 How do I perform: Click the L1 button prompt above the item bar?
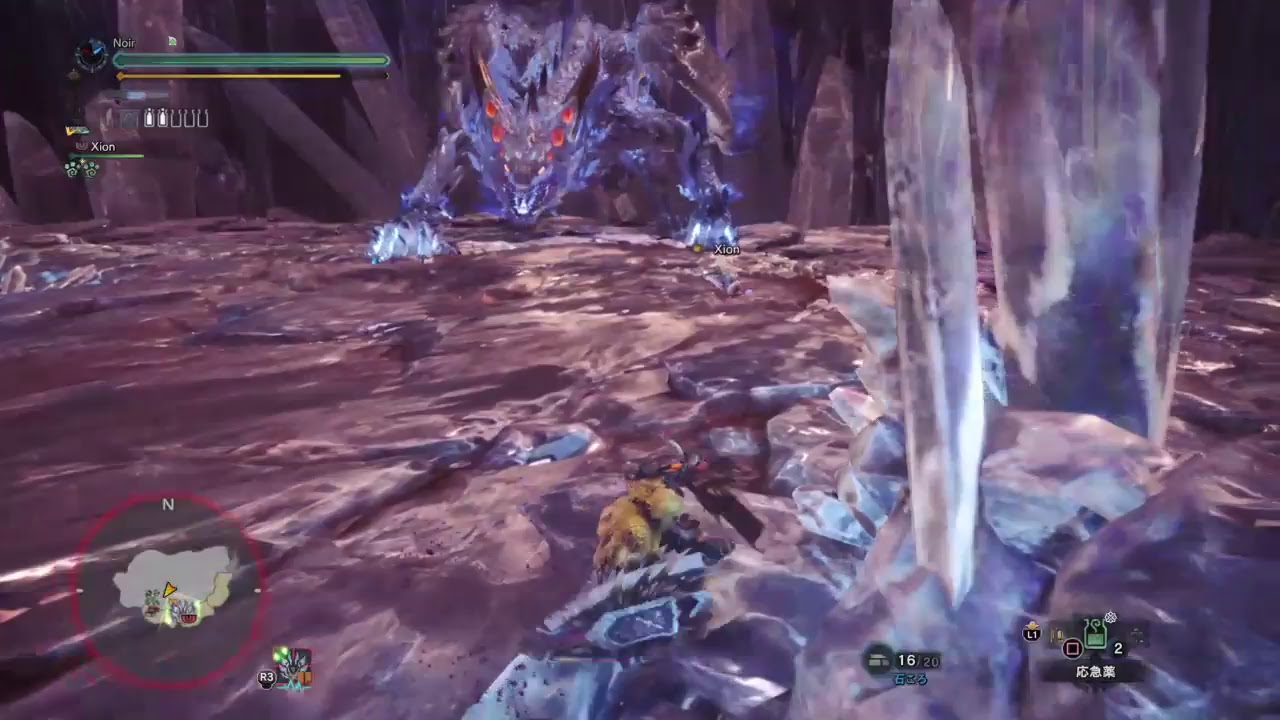[x=1032, y=634]
